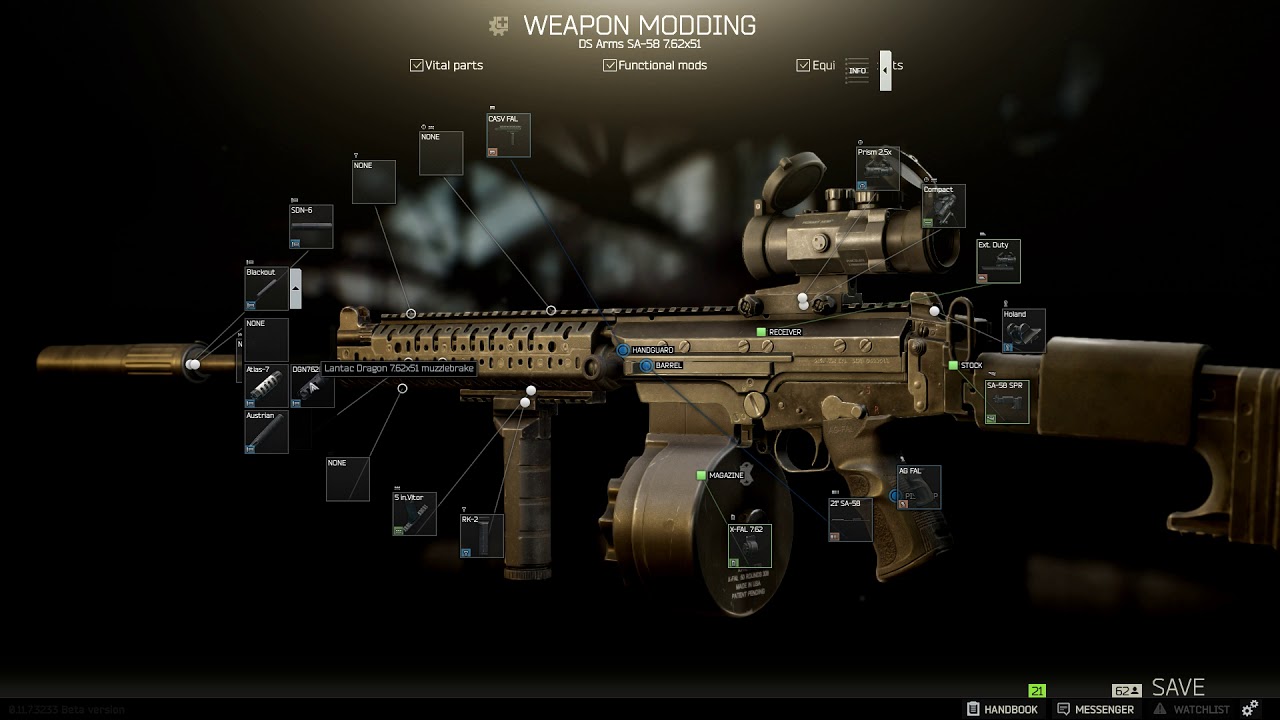Select the 5 in. Vltor rail slot
The width and height of the screenshot is (1280, 720).
(414, 514)
